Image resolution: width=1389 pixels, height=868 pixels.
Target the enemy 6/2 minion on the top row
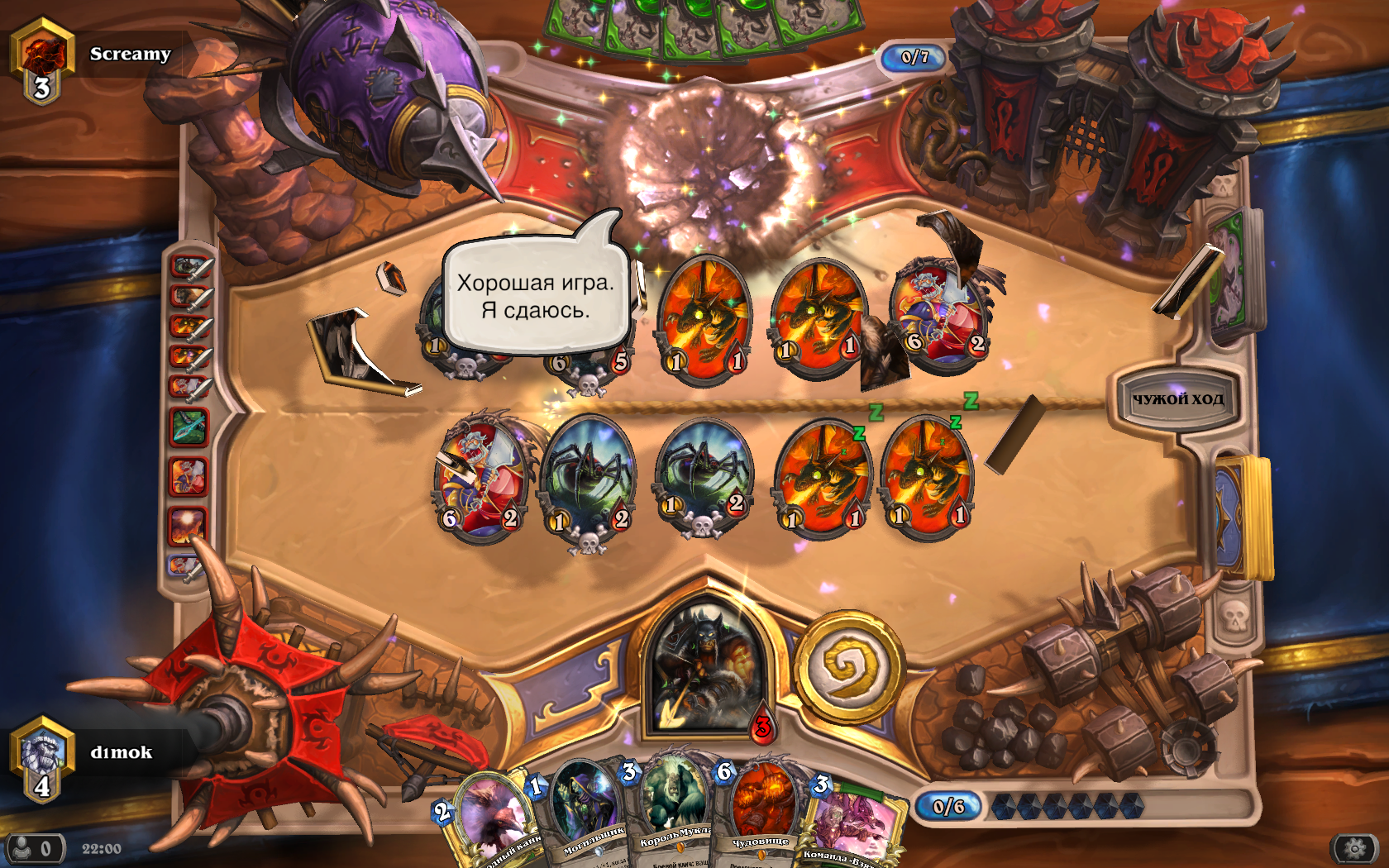pos(938,312)
